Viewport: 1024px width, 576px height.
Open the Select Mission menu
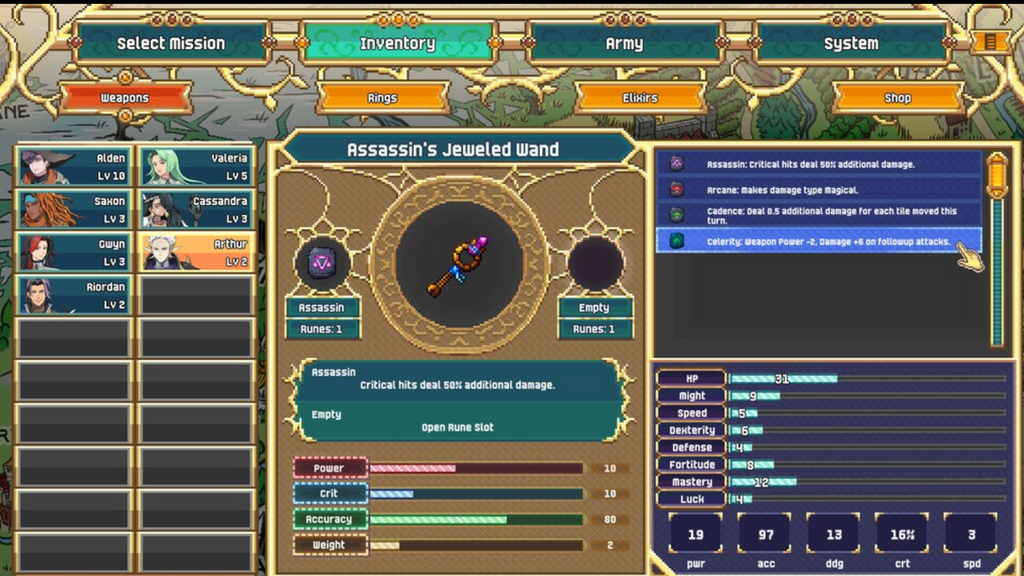(170, 43)
